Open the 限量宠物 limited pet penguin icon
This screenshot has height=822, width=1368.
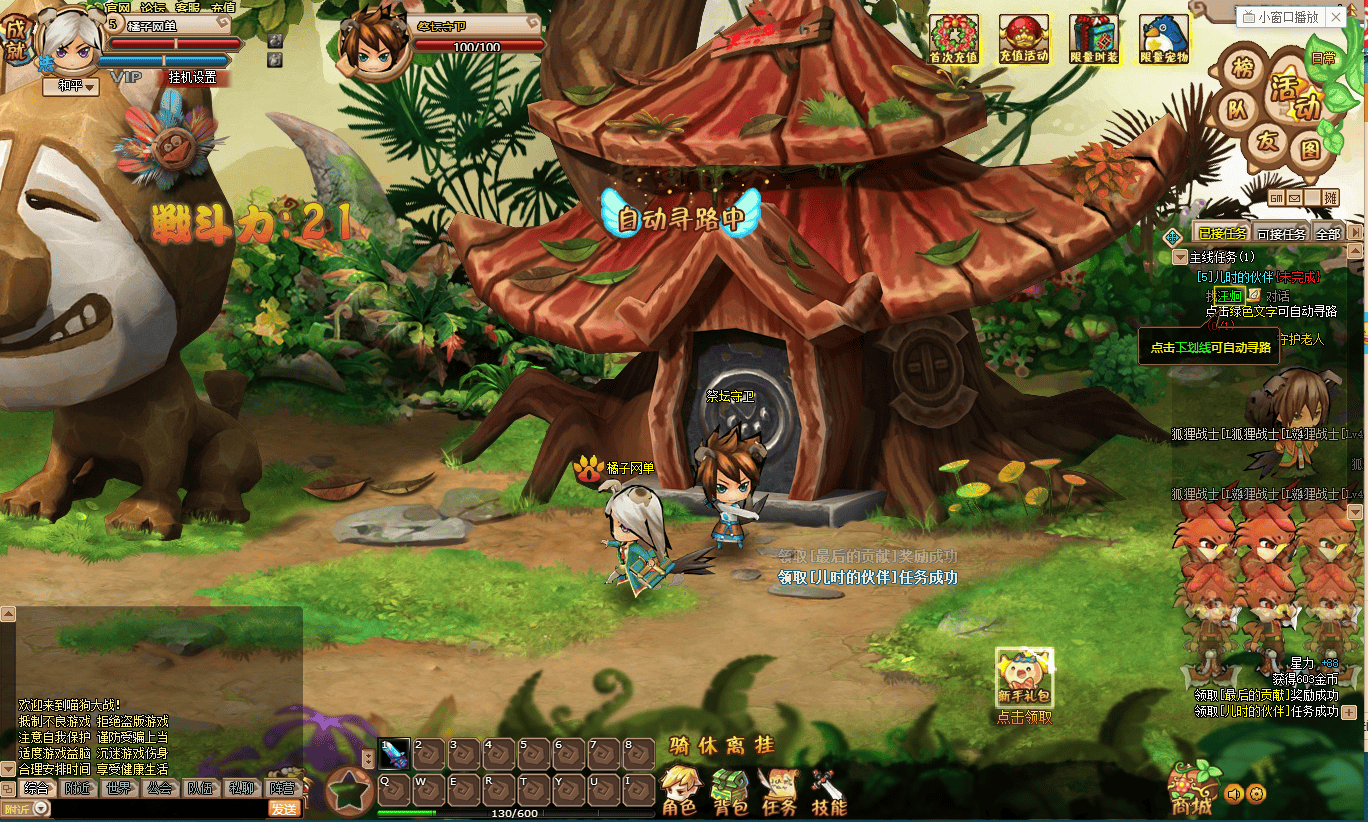click(x=1164, y=39)
